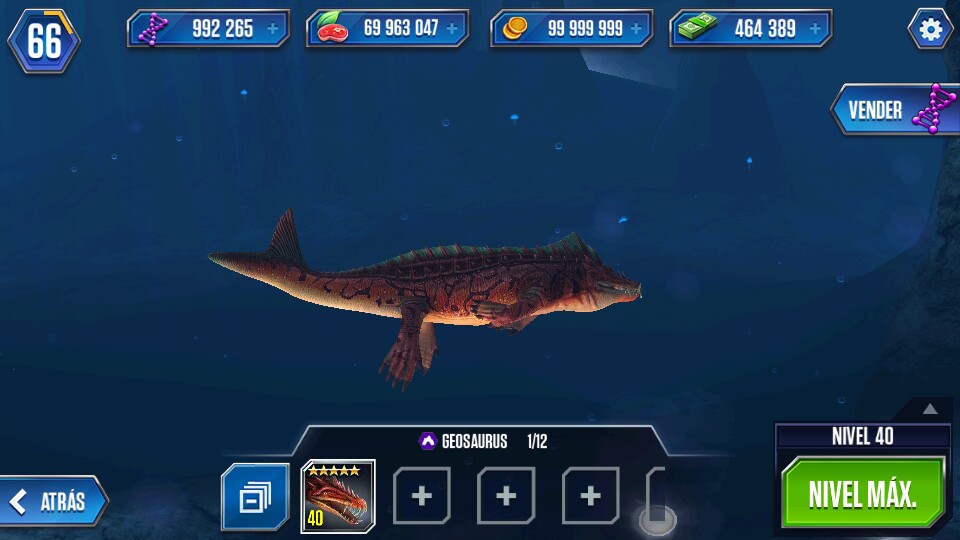
Task: Open the stacked cards collection button
Action: pos(255,496)
